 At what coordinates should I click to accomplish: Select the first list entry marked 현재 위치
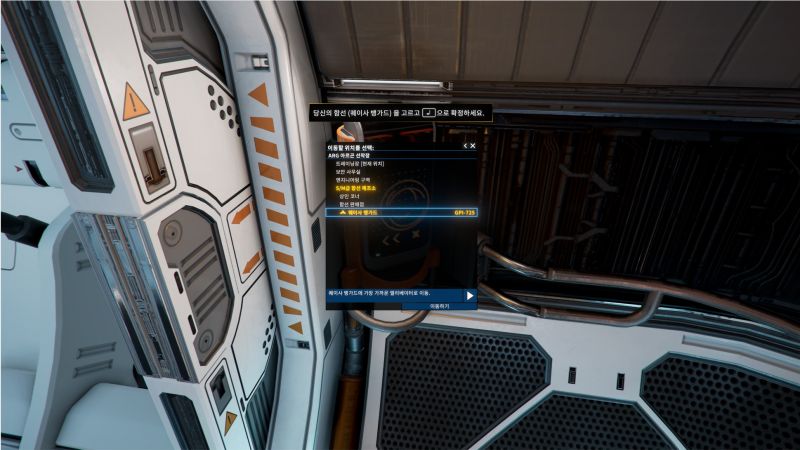pos(363,163)
